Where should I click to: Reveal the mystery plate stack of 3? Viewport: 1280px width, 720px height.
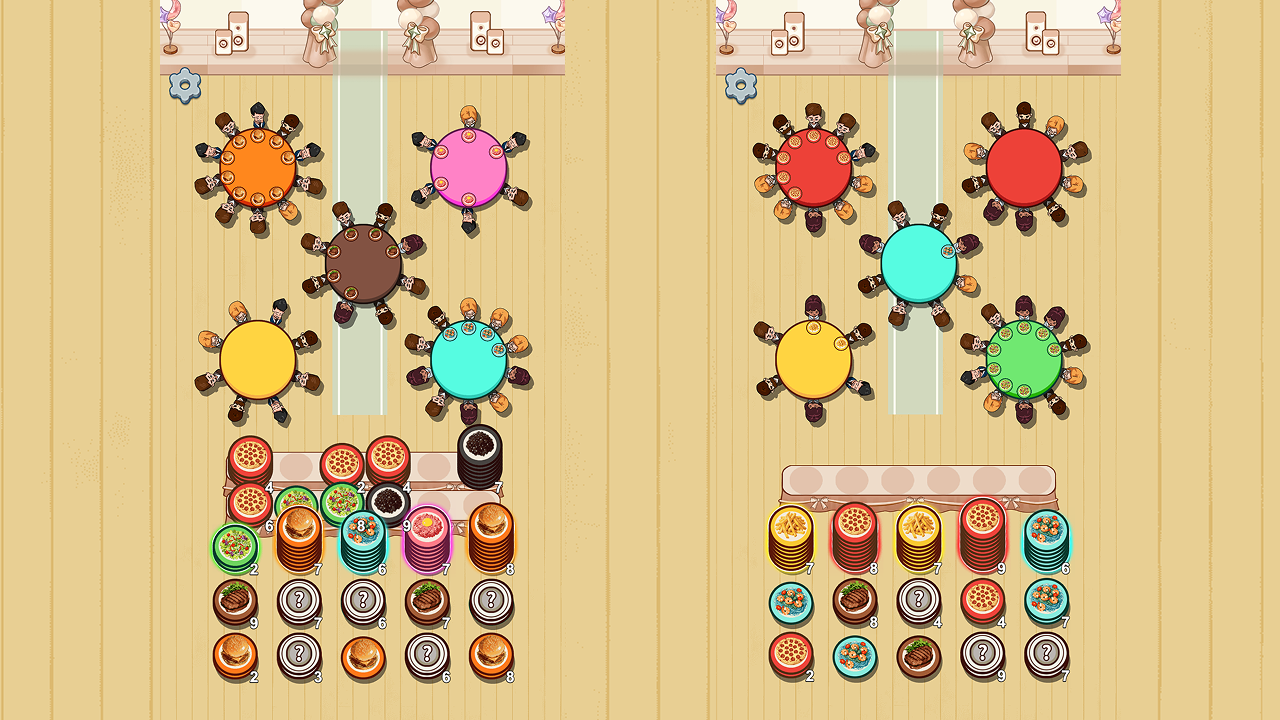tap(299, 656)
